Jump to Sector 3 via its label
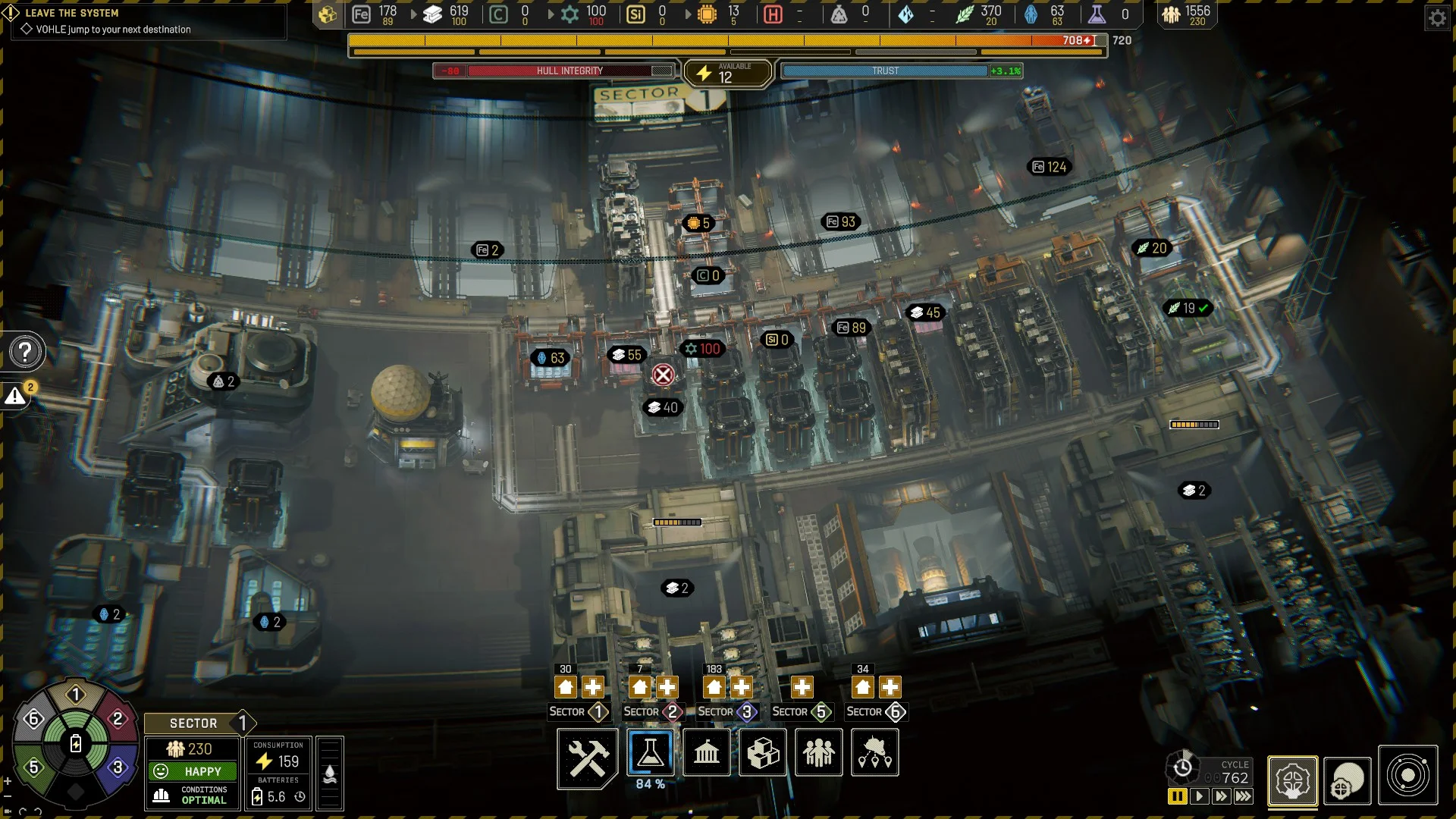Image resolution: width=1456 pixels, height=819 pixels. coord(726,712)
